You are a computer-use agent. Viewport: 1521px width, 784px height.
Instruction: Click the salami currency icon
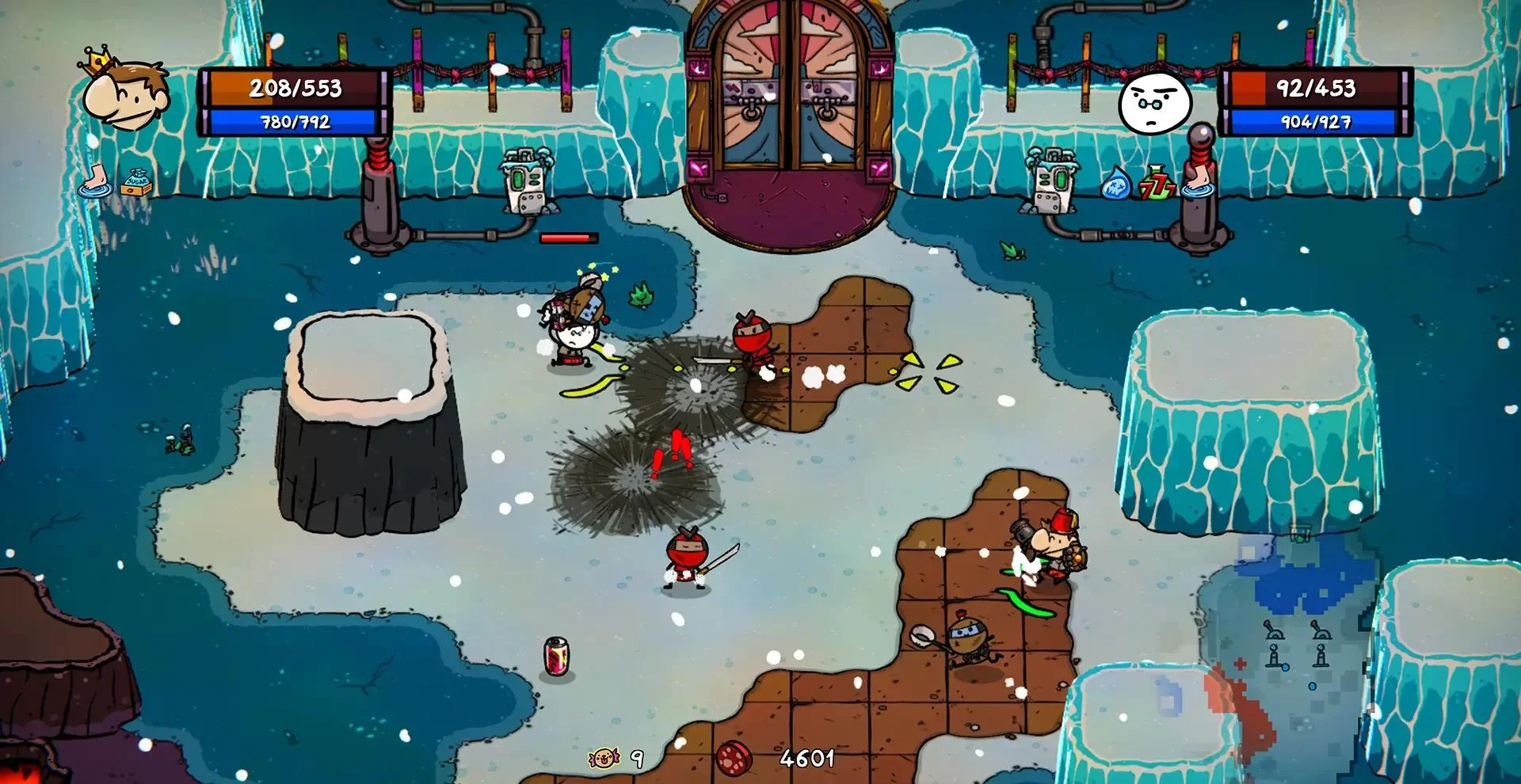pyautogui.click(x=734, y=758)
